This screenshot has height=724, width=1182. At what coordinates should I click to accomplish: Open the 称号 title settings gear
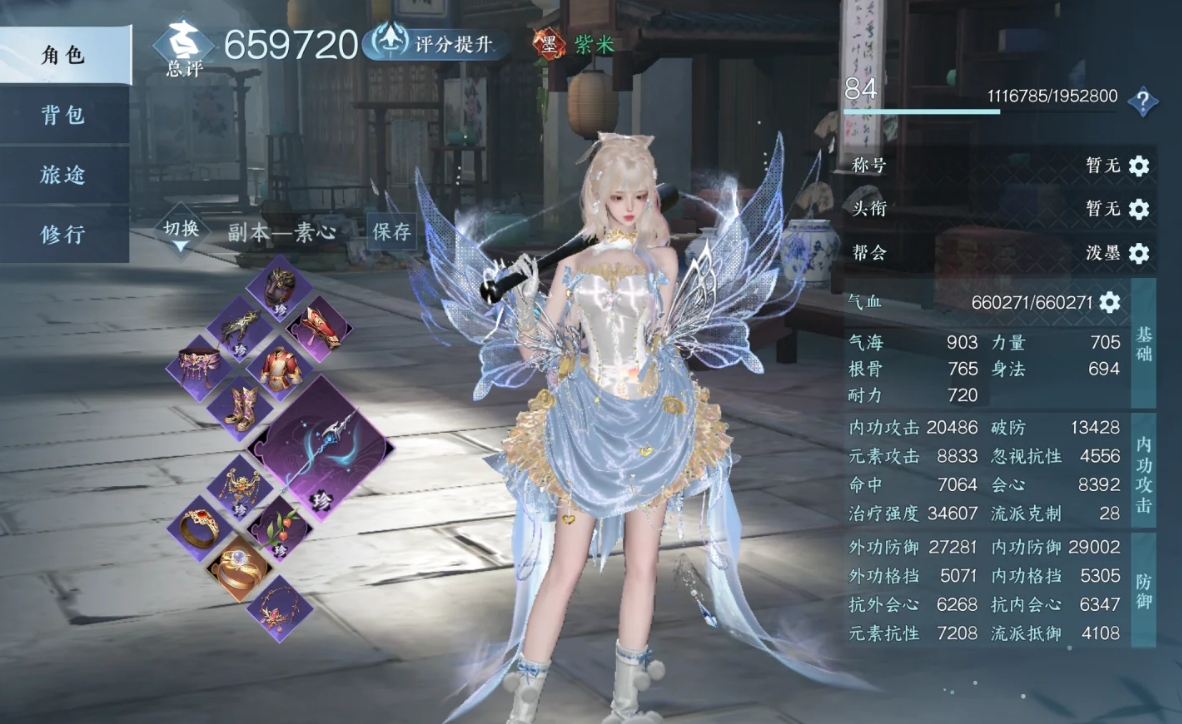click(x=1138, y=166)
